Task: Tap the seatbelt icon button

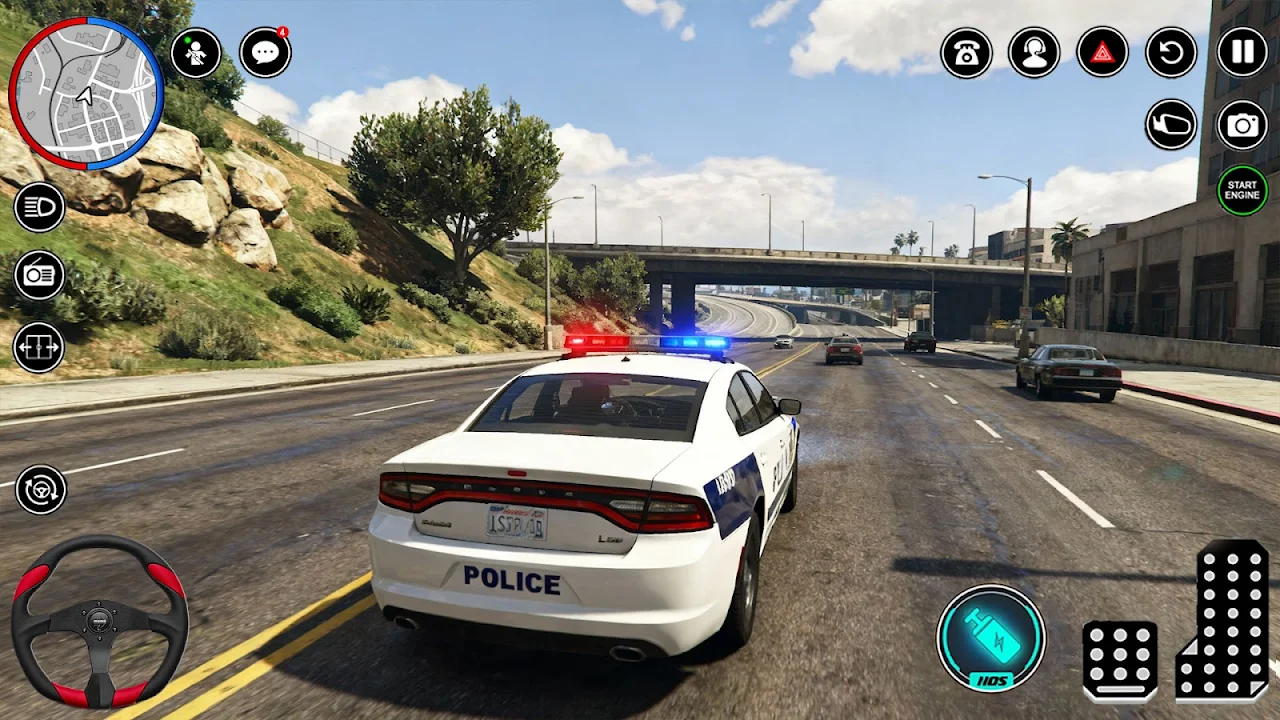Action: coord(196,53)
